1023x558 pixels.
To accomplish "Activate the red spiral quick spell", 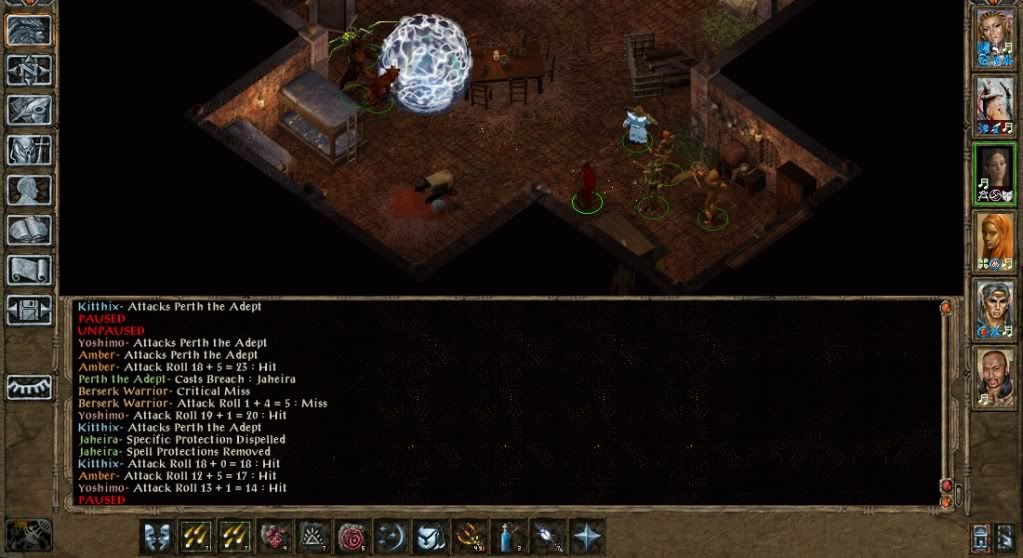I will 352,536.
